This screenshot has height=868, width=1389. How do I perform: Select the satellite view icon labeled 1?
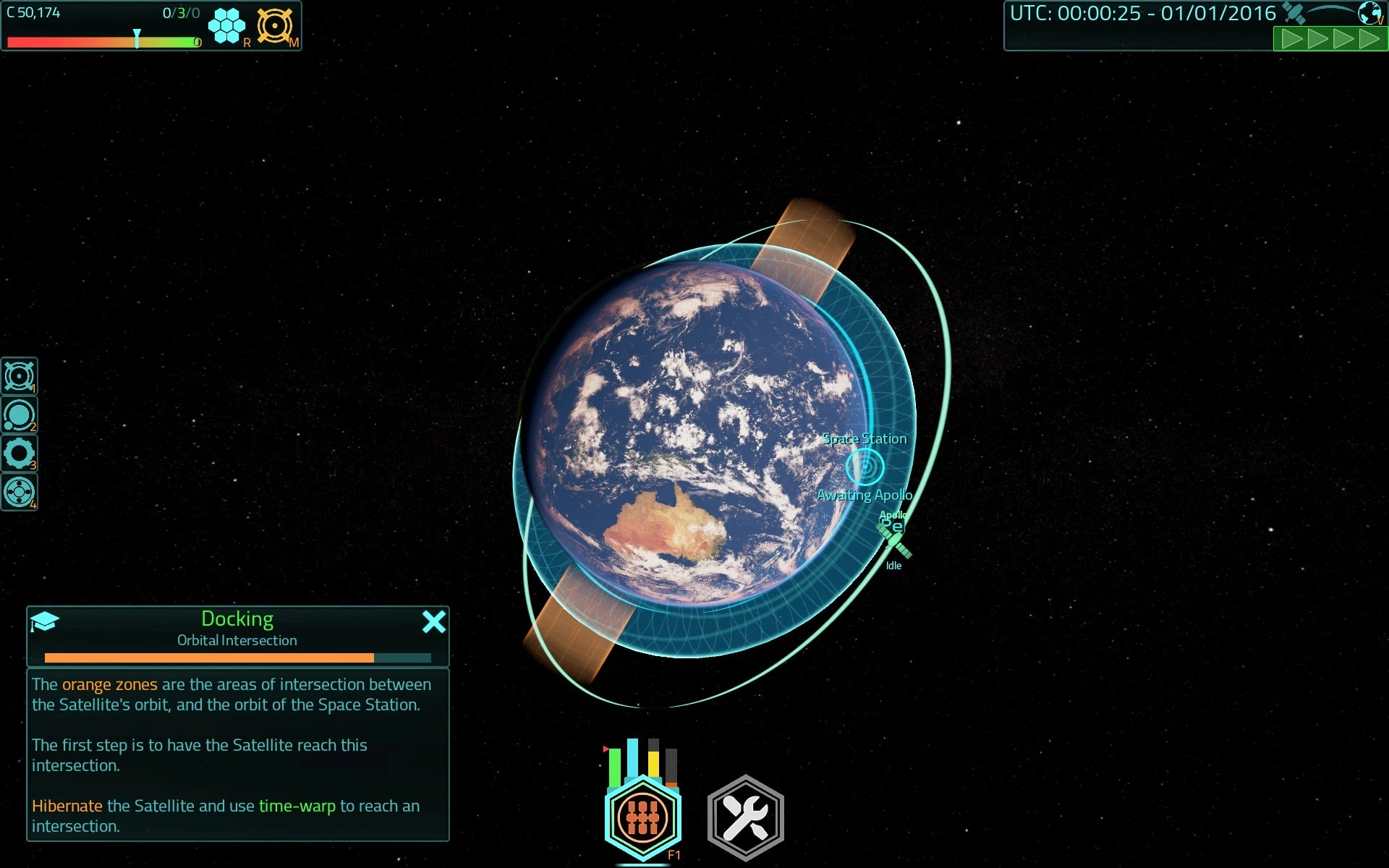(x=20, y=376)
